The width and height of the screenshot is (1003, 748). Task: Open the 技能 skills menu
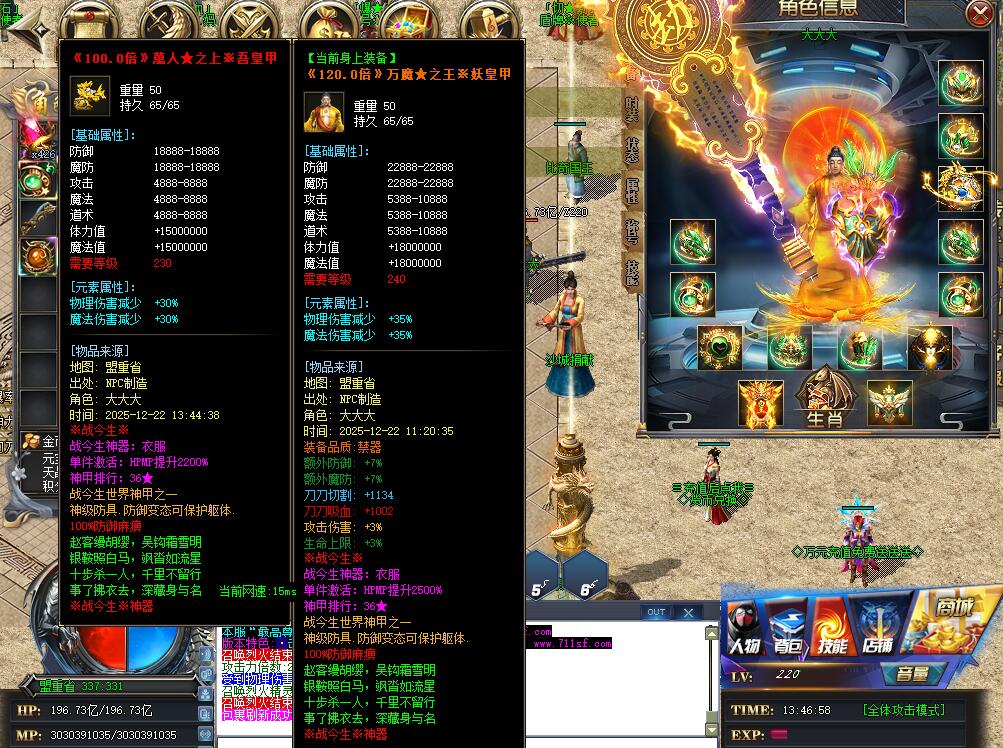pyautogui.click(x=832, y=630)
